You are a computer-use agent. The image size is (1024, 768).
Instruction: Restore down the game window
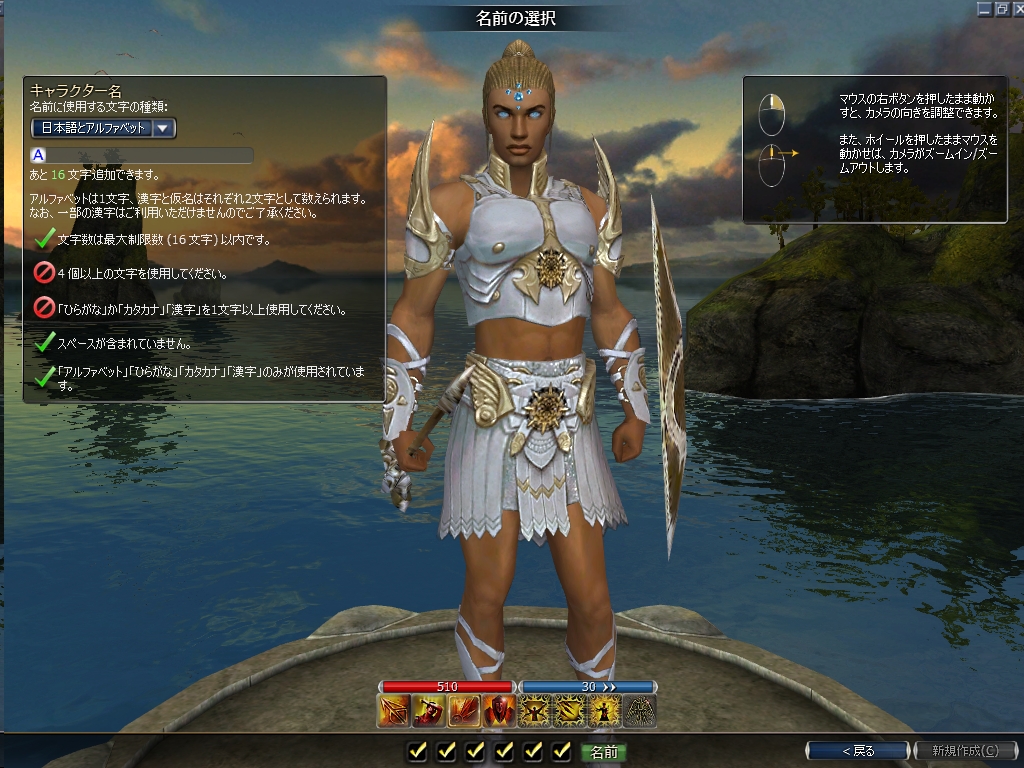pyautogui.click(x=1000, y=9)
